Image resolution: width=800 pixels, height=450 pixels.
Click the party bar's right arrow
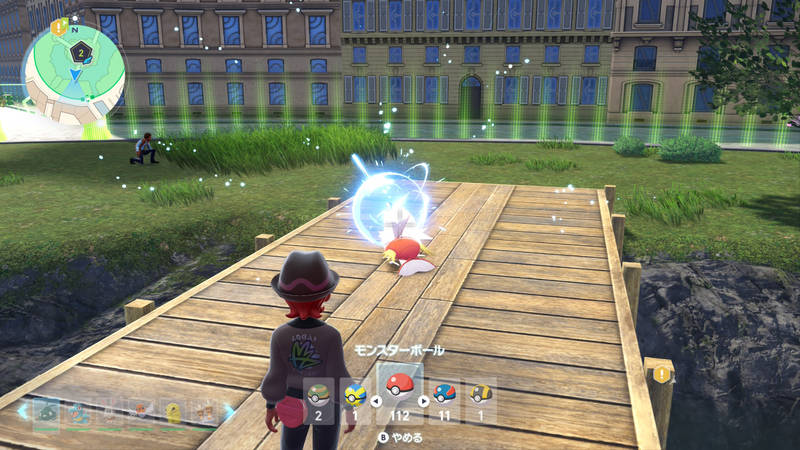point(229,410)
